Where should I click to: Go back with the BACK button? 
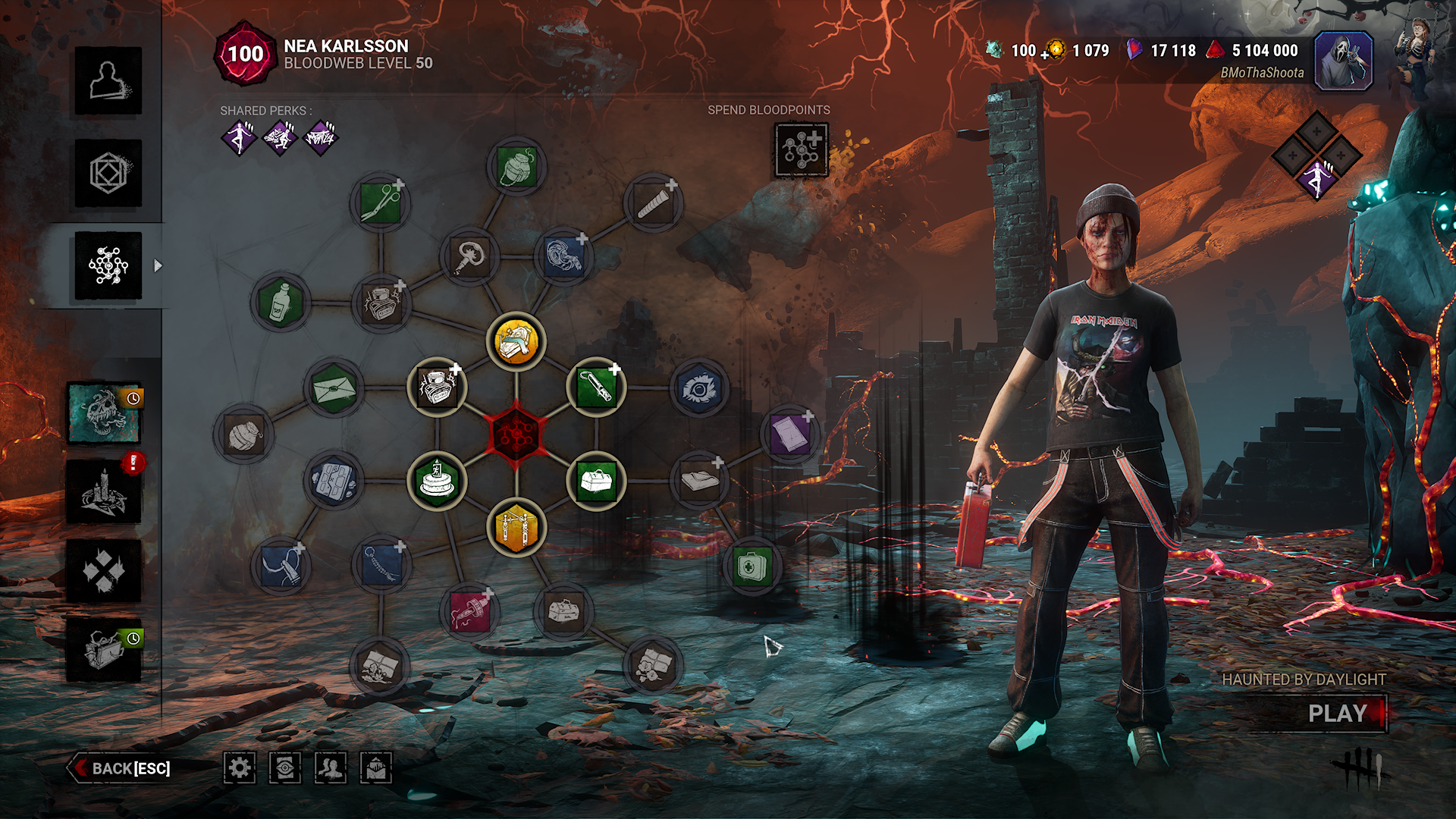[121, 768]
